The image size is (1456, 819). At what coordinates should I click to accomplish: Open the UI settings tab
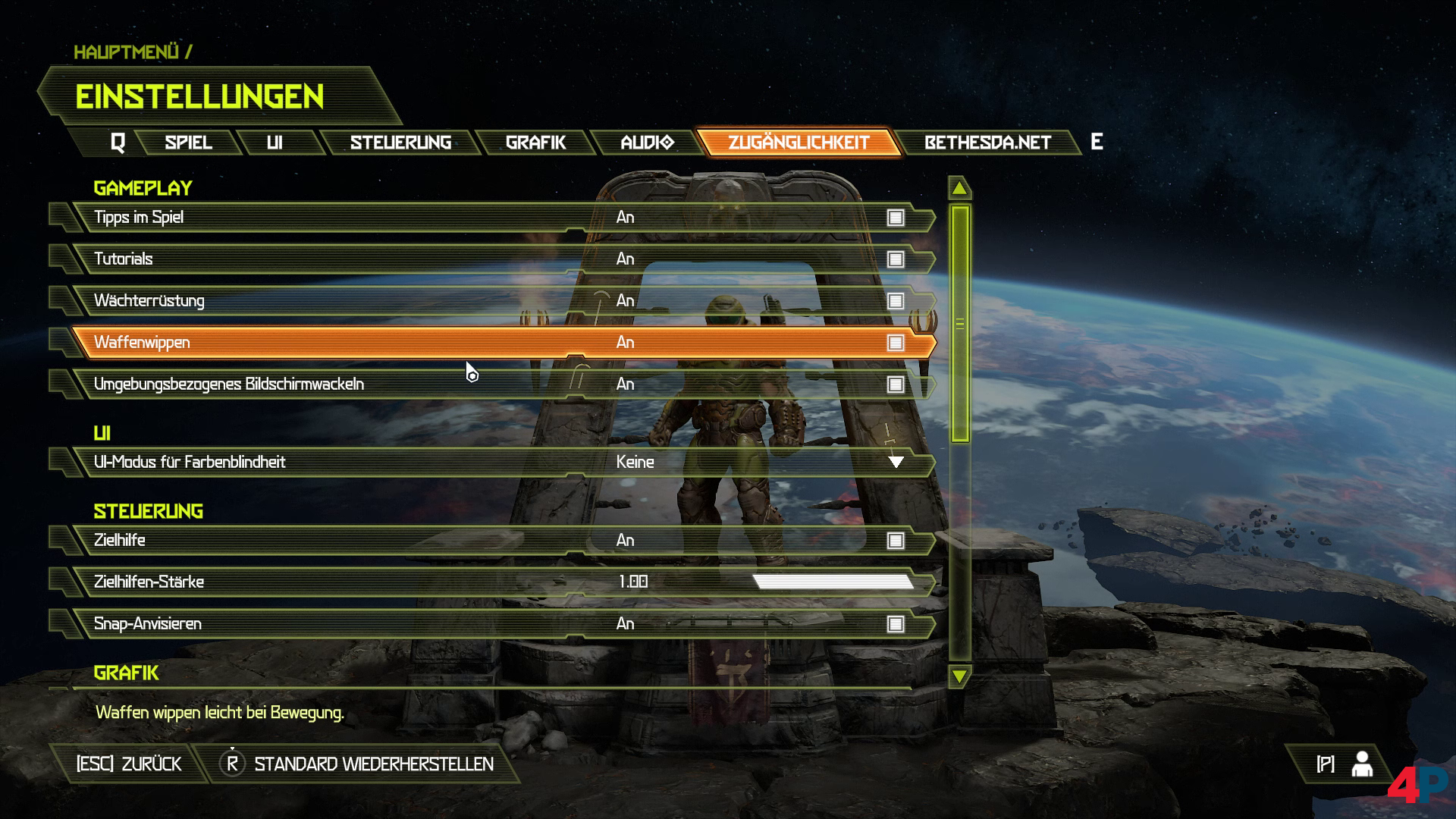pos(275,143)
